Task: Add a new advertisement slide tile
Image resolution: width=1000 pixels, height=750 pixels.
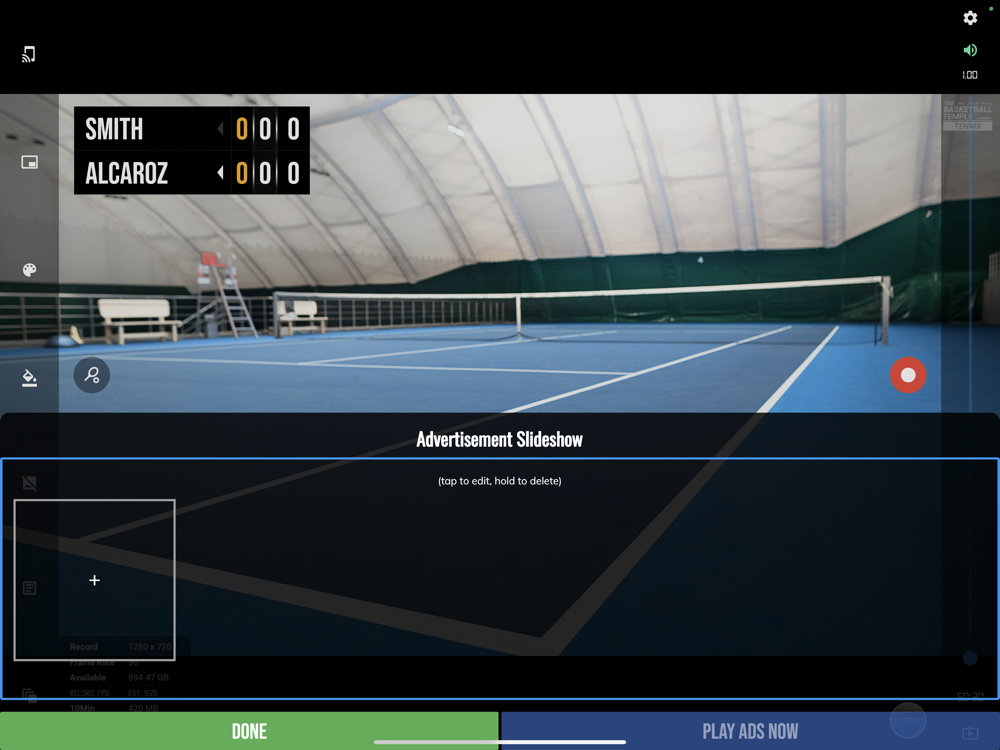Action: tap(95, 580)
